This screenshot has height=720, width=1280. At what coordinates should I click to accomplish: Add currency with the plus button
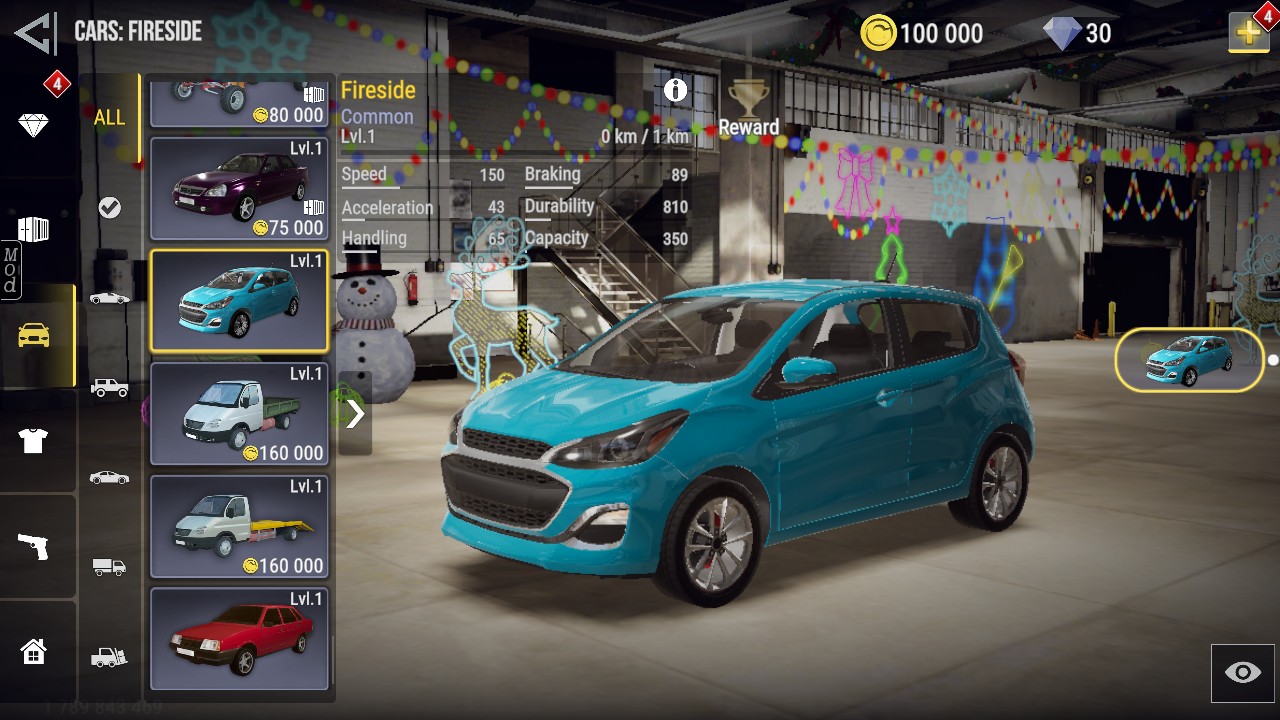coord(1248,33)
